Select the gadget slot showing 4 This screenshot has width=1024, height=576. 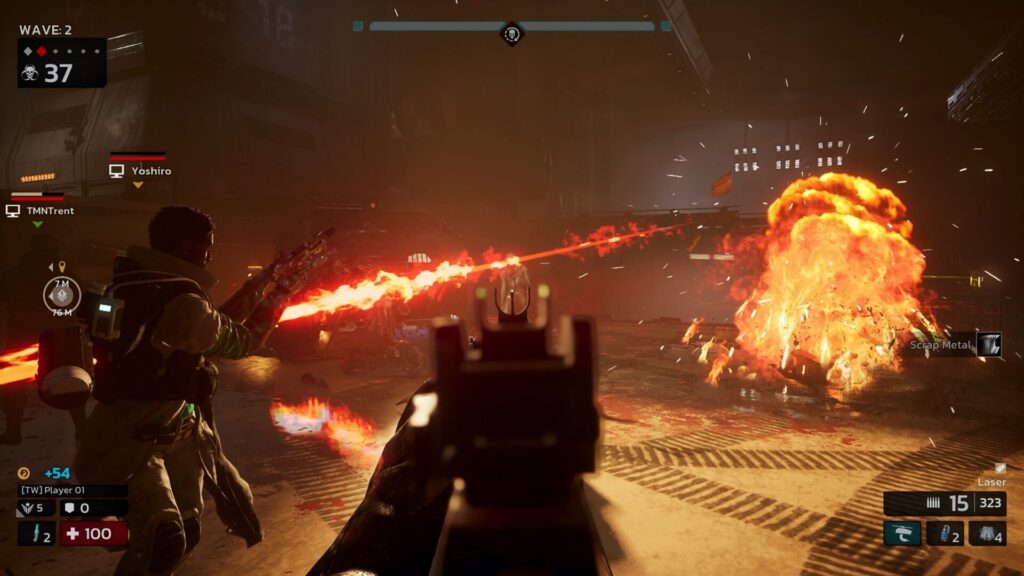coord(987,534)
